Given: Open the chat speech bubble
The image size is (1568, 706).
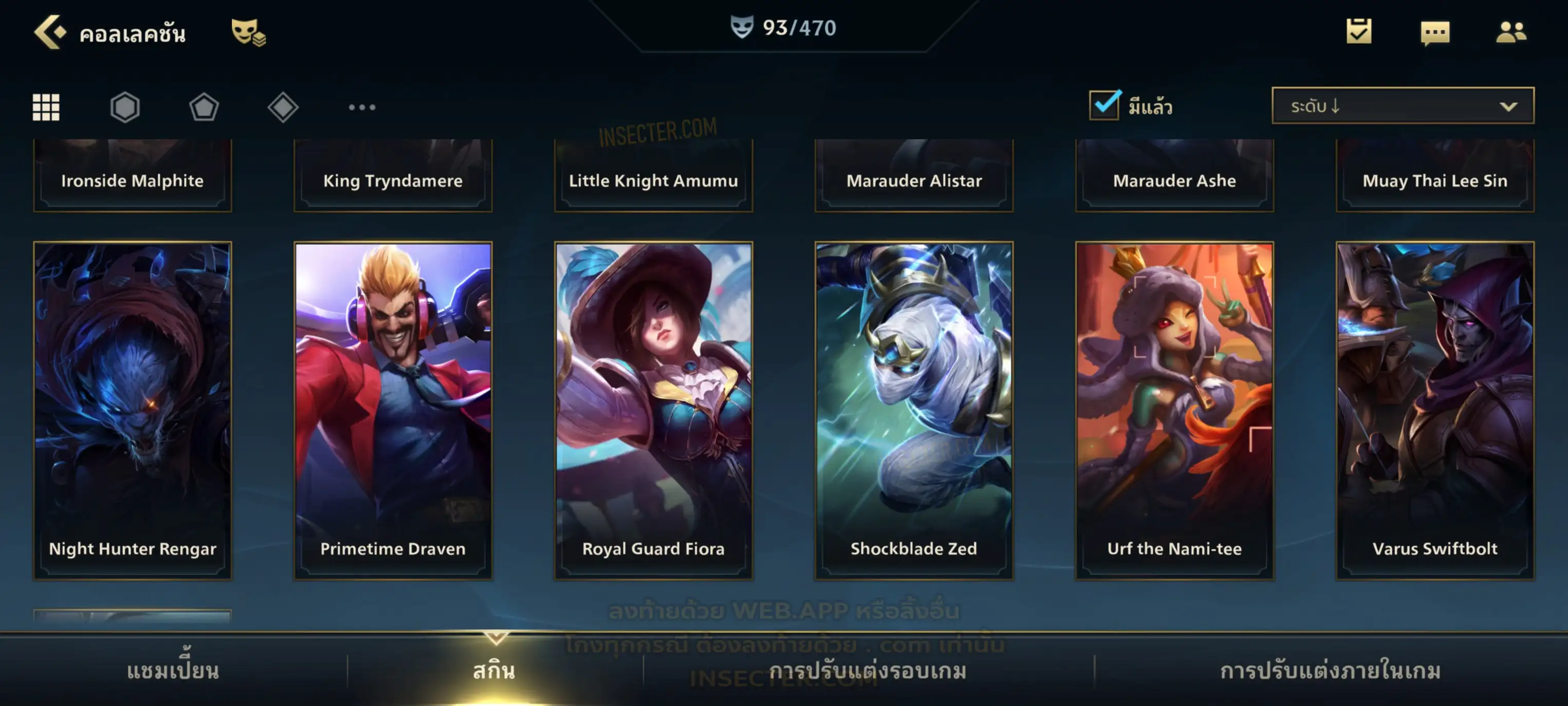Looking at the screenshot, I should pos(1434,33).
